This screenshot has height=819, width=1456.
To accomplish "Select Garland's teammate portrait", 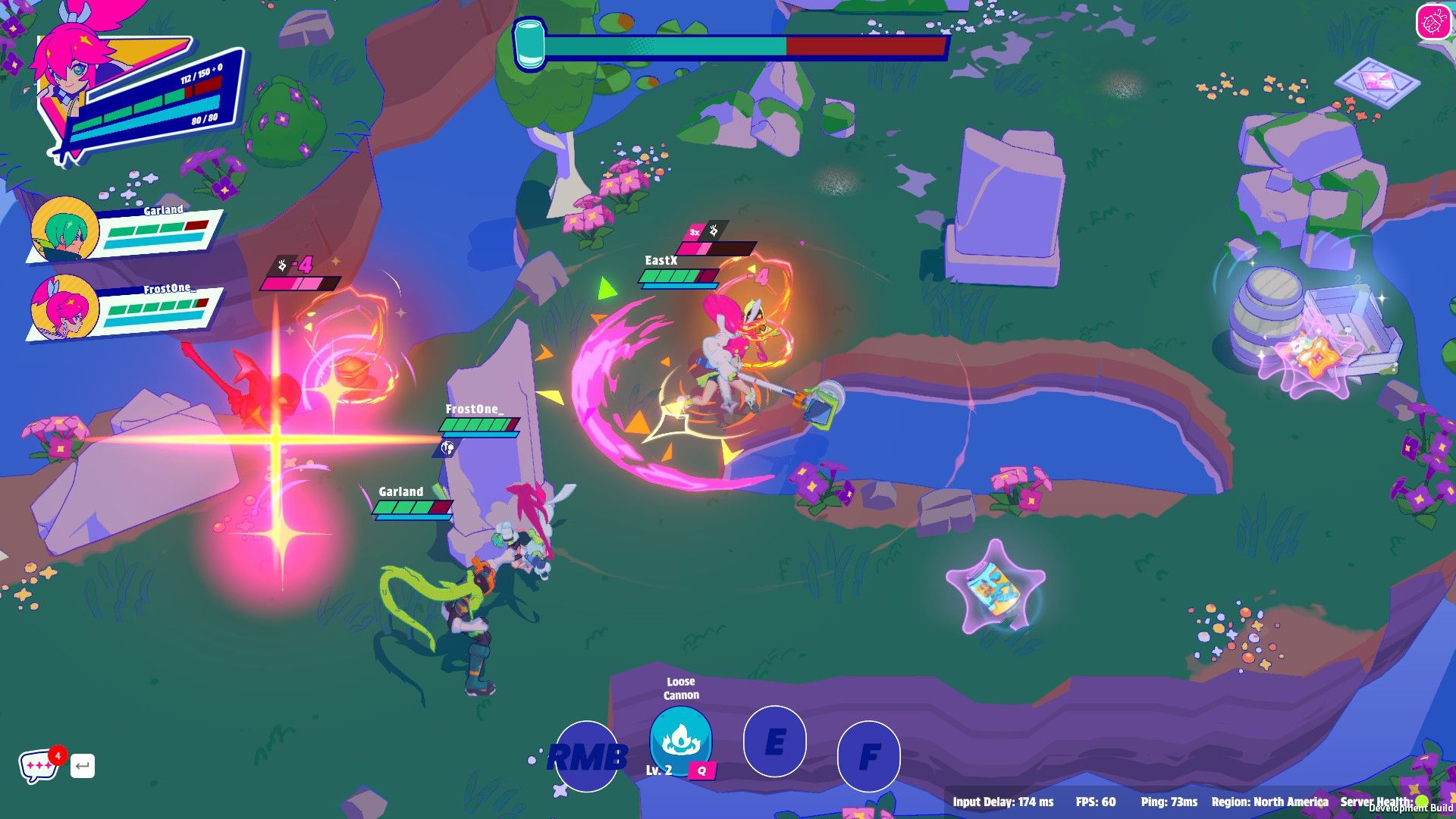I will (65, 230).
